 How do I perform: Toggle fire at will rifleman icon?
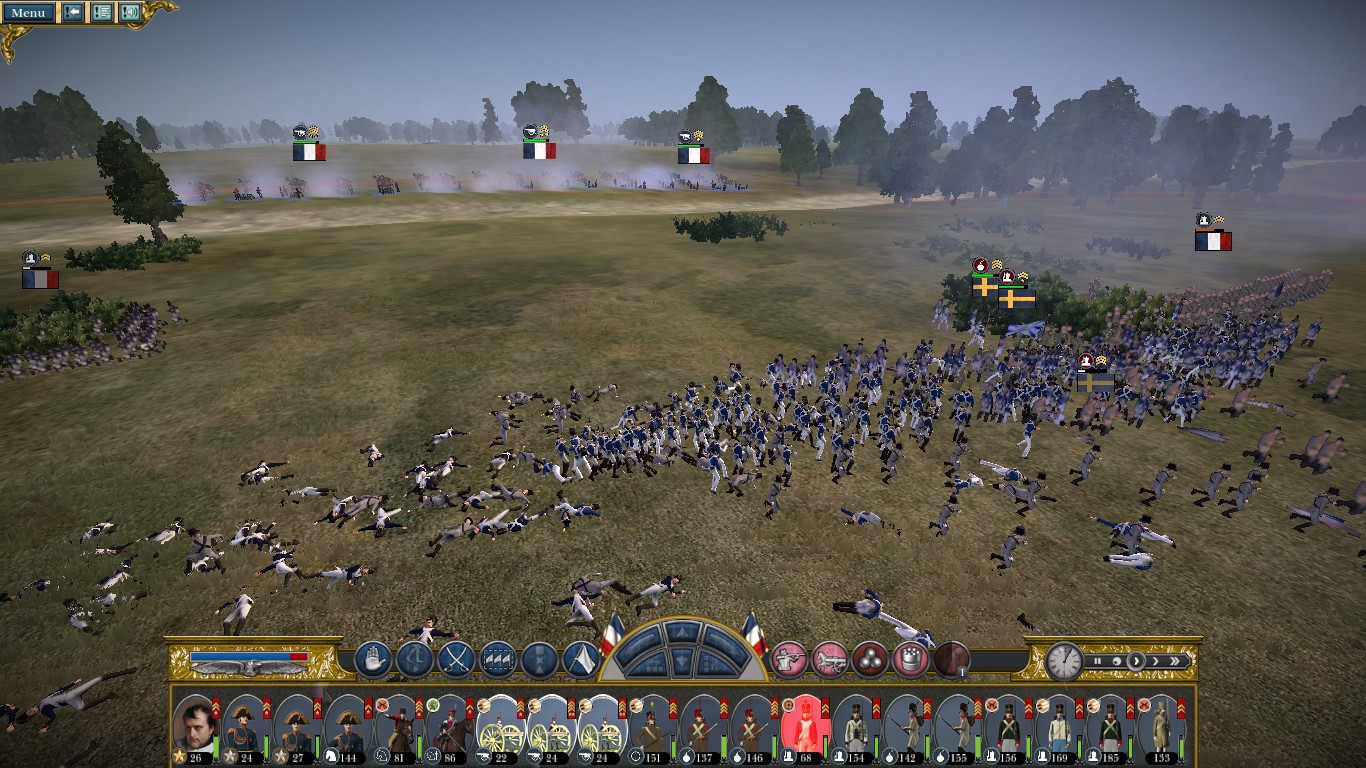click(x=789, y=660)
